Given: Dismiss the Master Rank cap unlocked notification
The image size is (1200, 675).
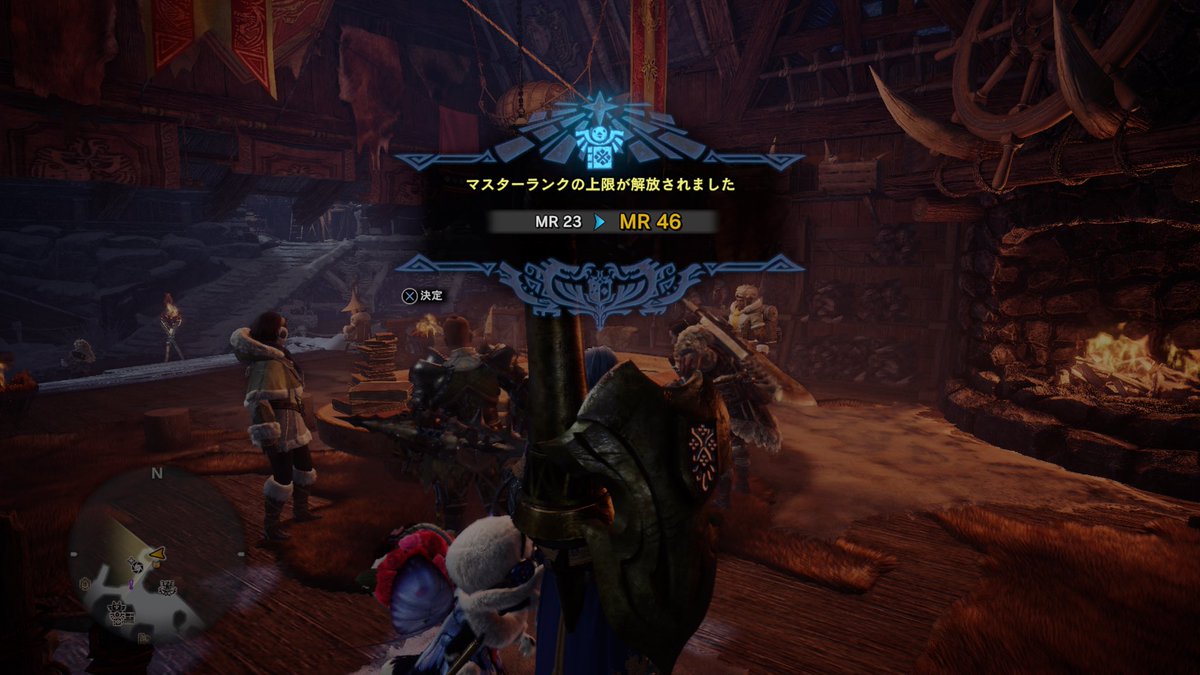Looking at the screenshot, I should [421, 295].
